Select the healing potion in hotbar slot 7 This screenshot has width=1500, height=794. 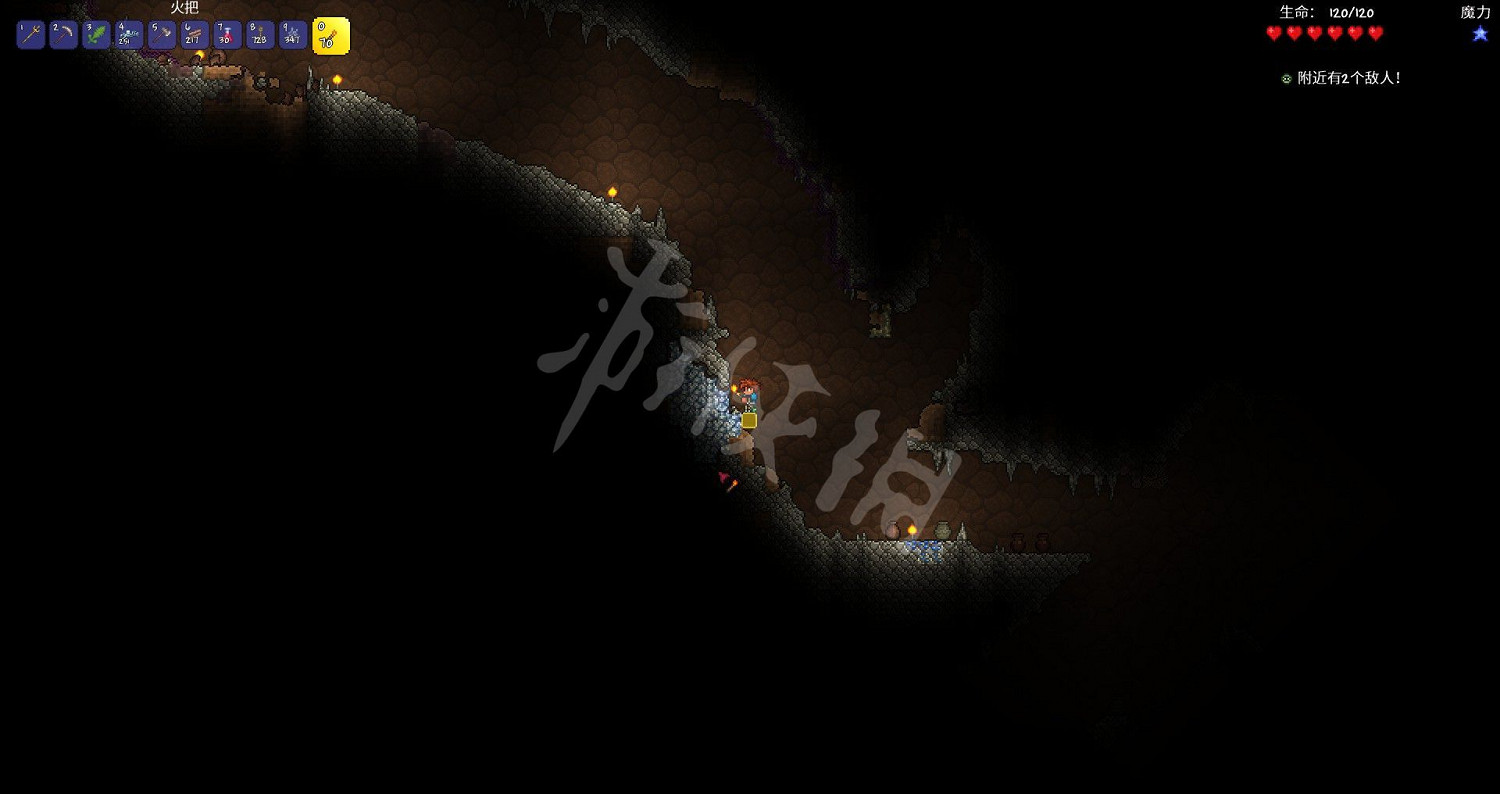tap(227, 34)
